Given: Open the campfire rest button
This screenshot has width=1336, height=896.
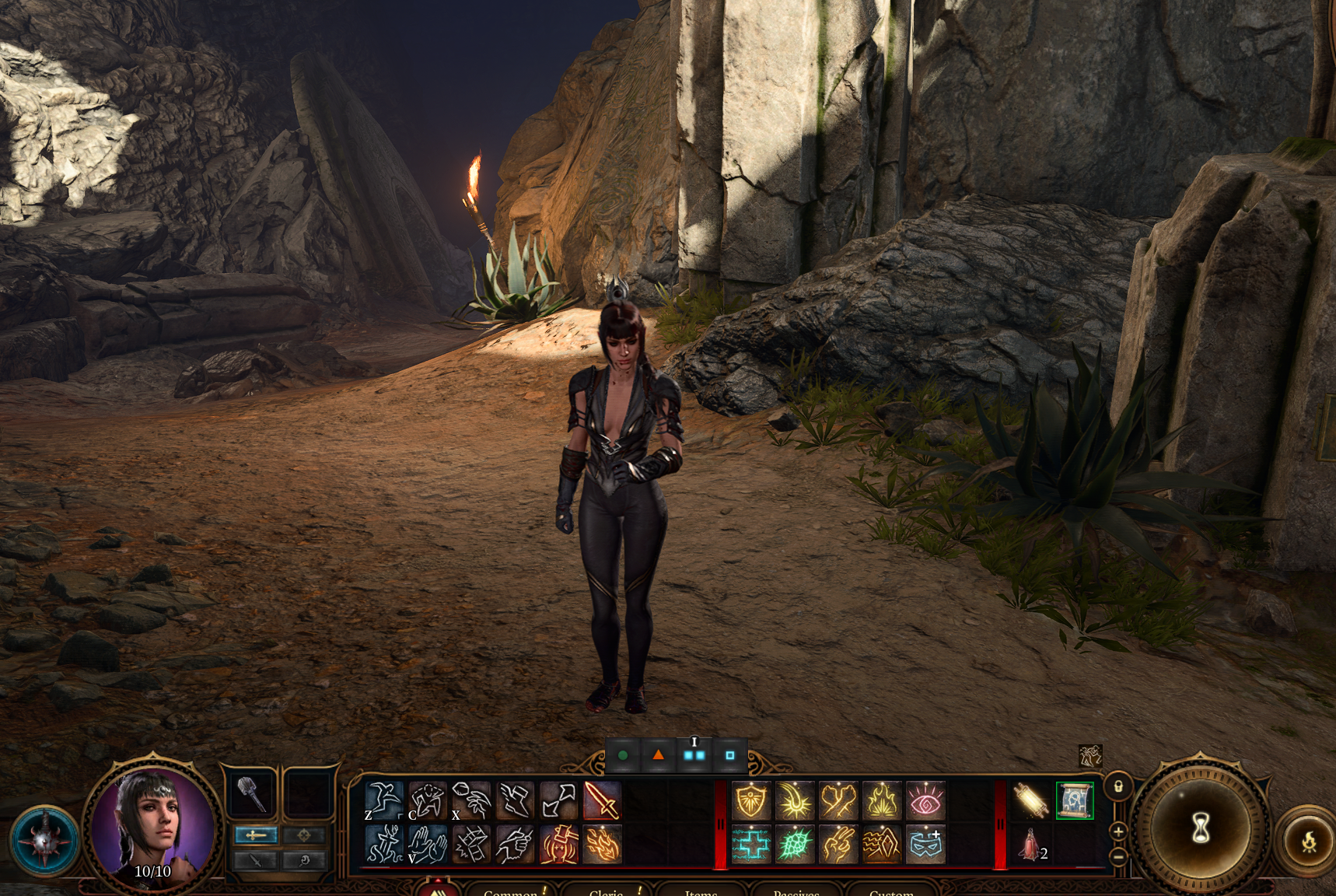Looking at the screenshot, I should coord(1309,842).
